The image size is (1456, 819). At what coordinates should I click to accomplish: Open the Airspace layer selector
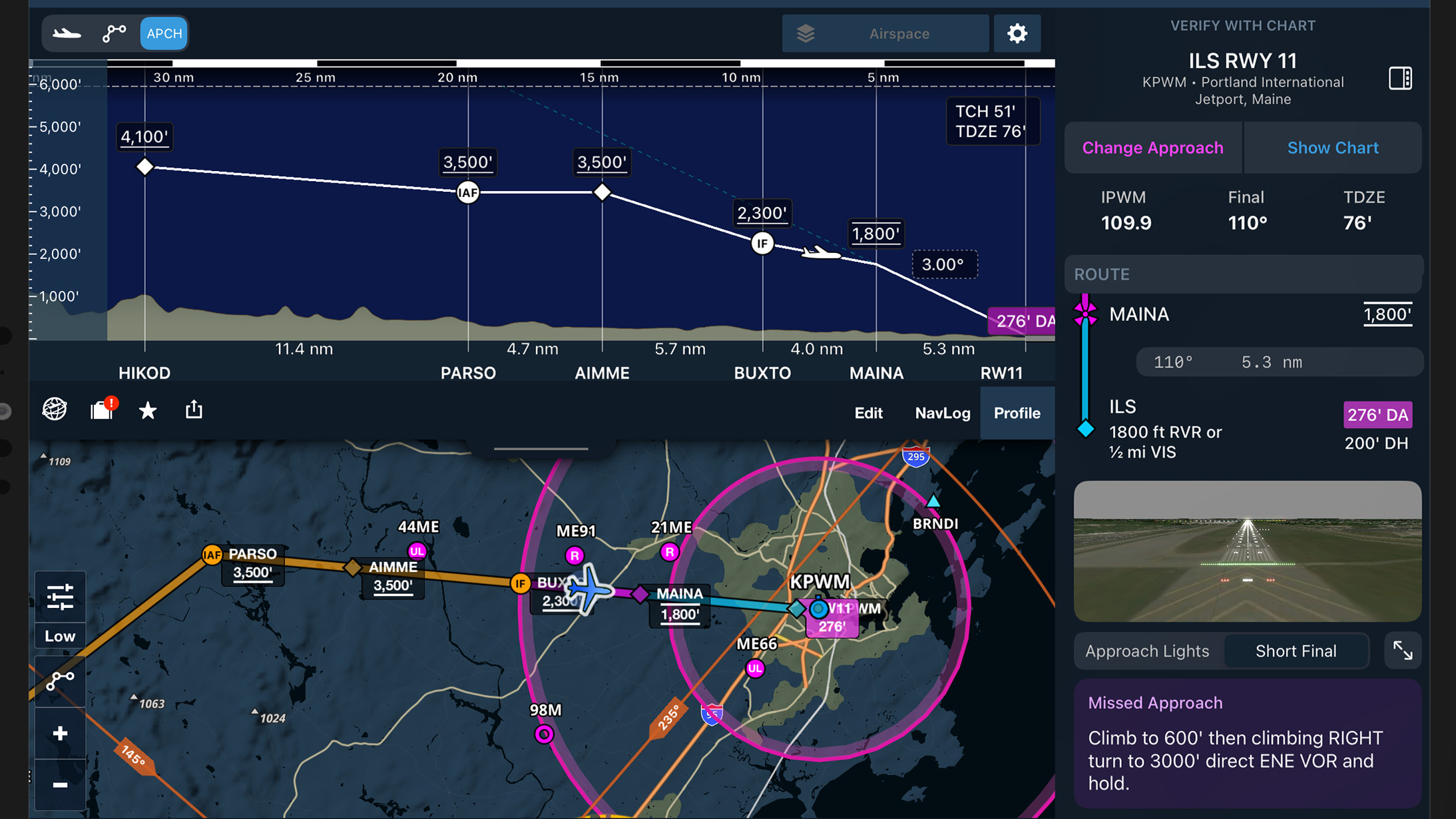coord(897,33)
